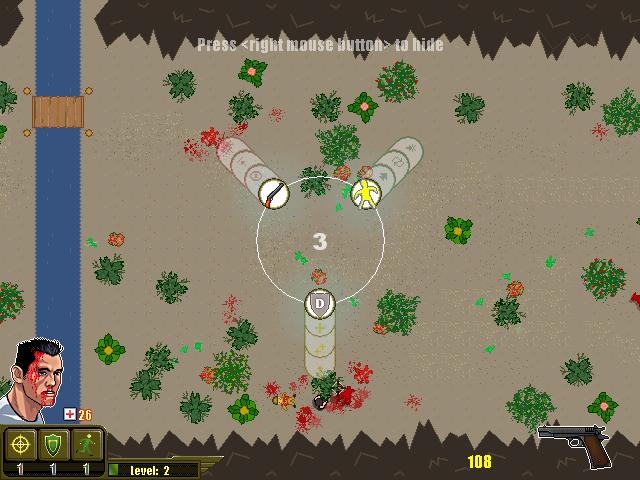640x480 pixels.
Task: Click the crosshair accuracy skill icon
Action: [19, 444]
